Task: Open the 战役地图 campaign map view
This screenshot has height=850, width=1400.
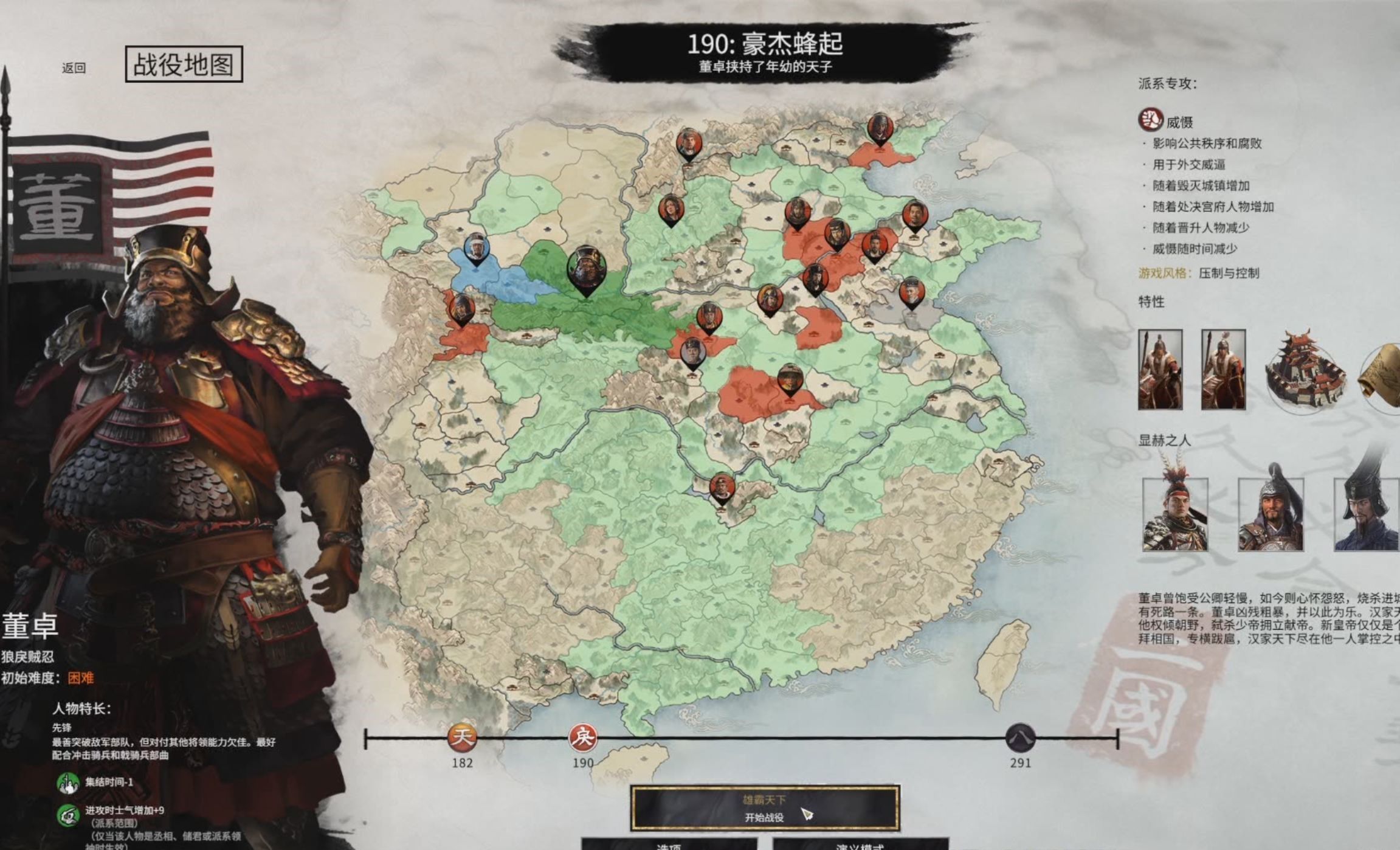Action: click(184, 64)
